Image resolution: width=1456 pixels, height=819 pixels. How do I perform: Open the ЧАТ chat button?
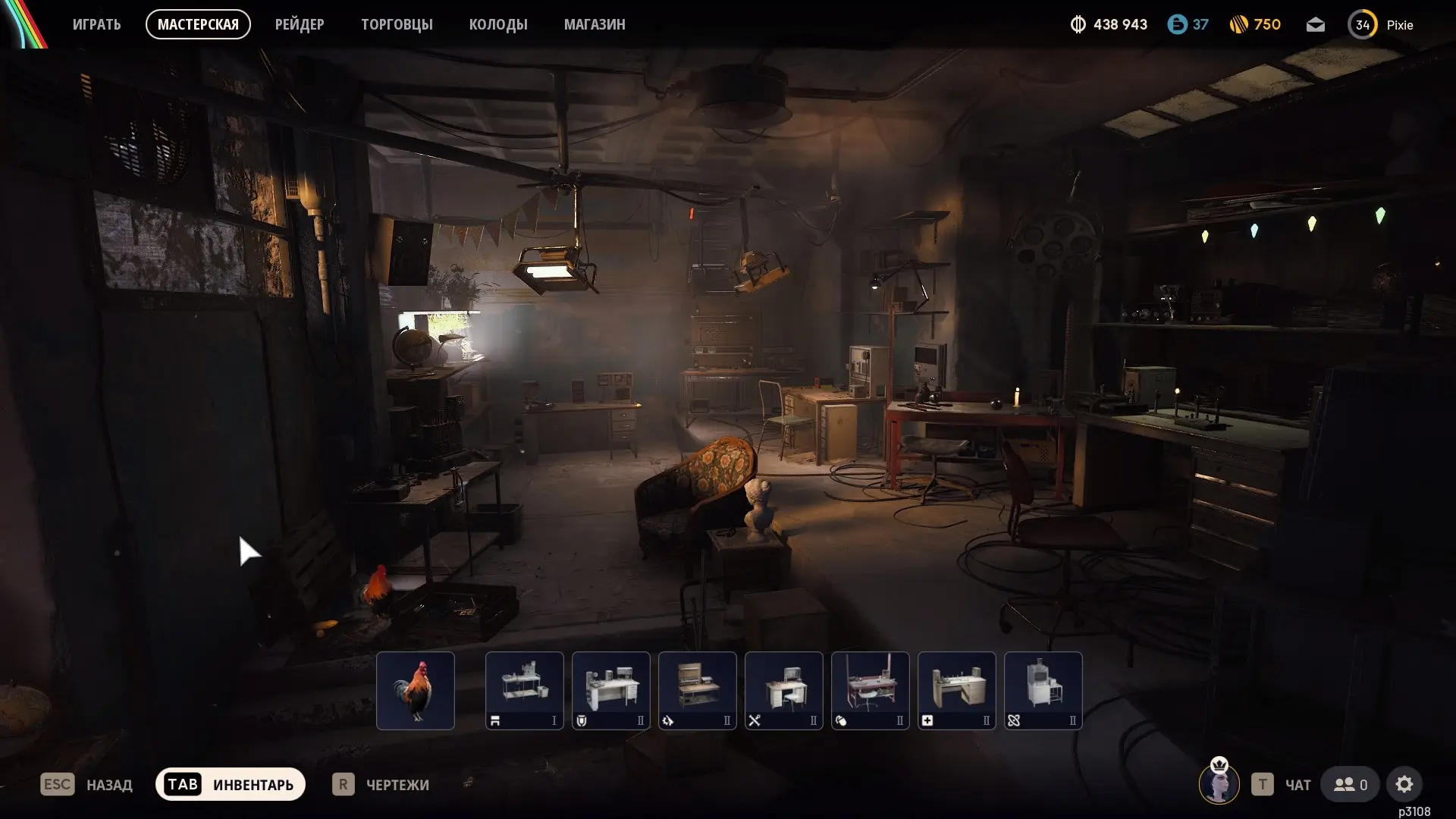(x=1282, y=784)
